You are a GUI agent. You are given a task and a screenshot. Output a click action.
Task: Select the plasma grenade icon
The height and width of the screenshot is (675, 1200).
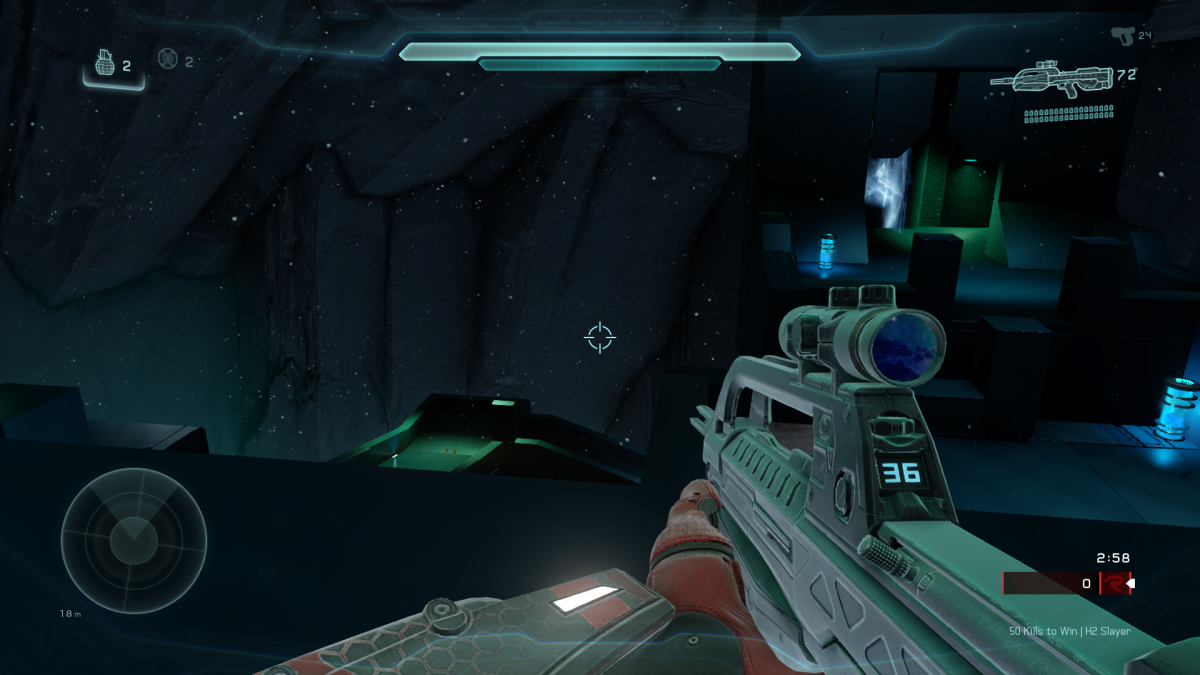coord(167,60)
